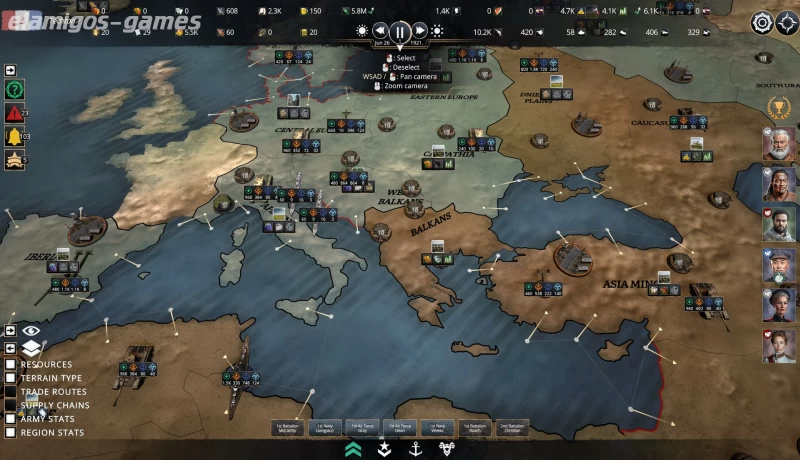Speed up time with the fast-forward arrow
The width and height of the screenshot is (800, 460).
click(x=420, y=31)
